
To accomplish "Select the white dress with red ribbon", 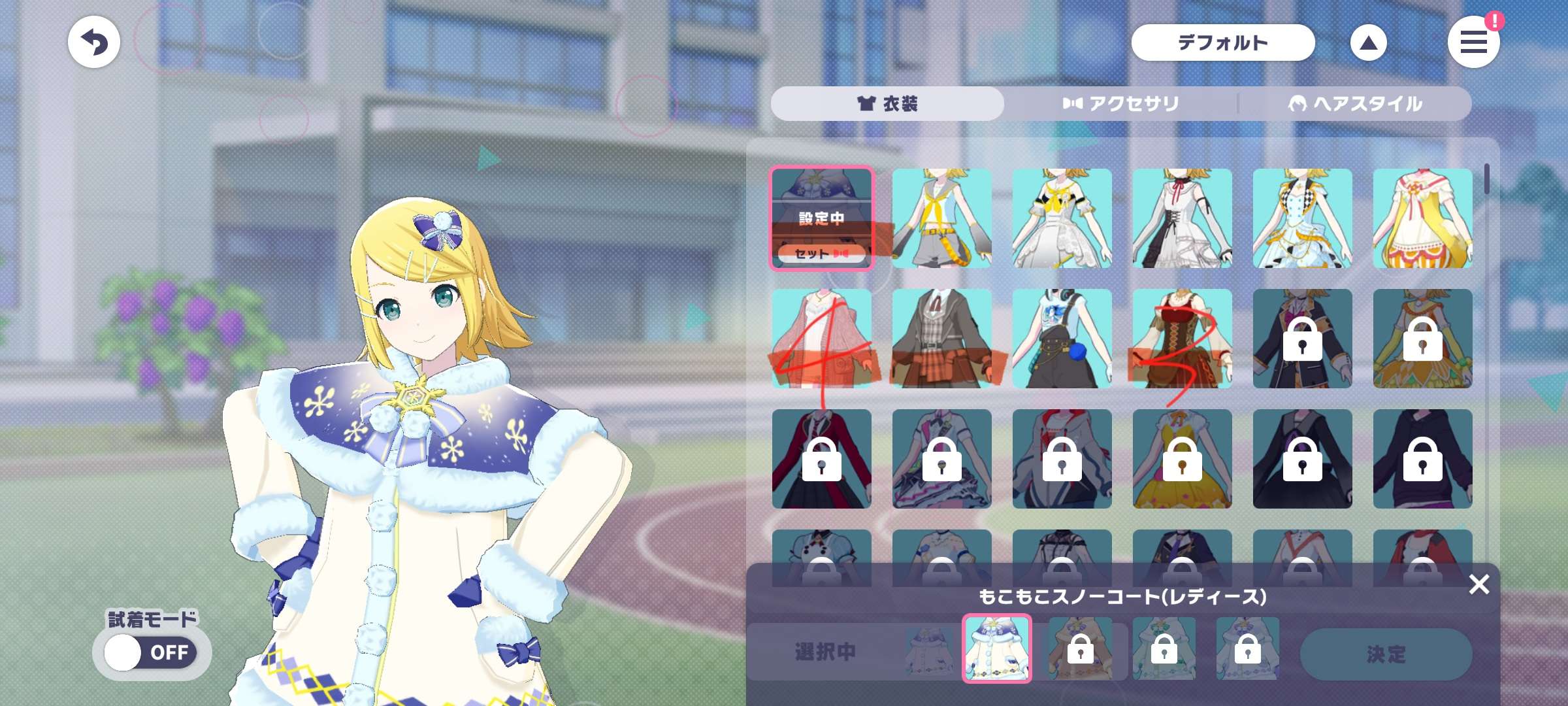I will pos(1182,218).
